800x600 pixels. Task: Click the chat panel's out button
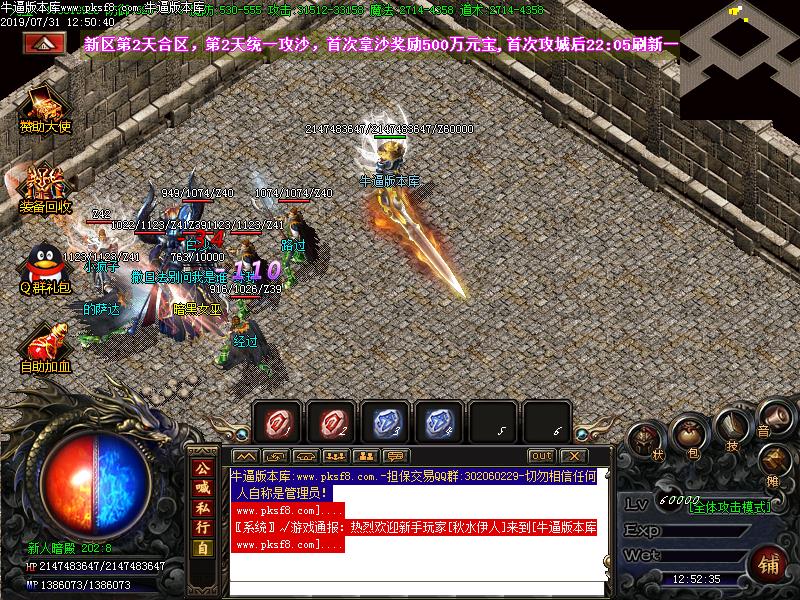coord(541,456)
